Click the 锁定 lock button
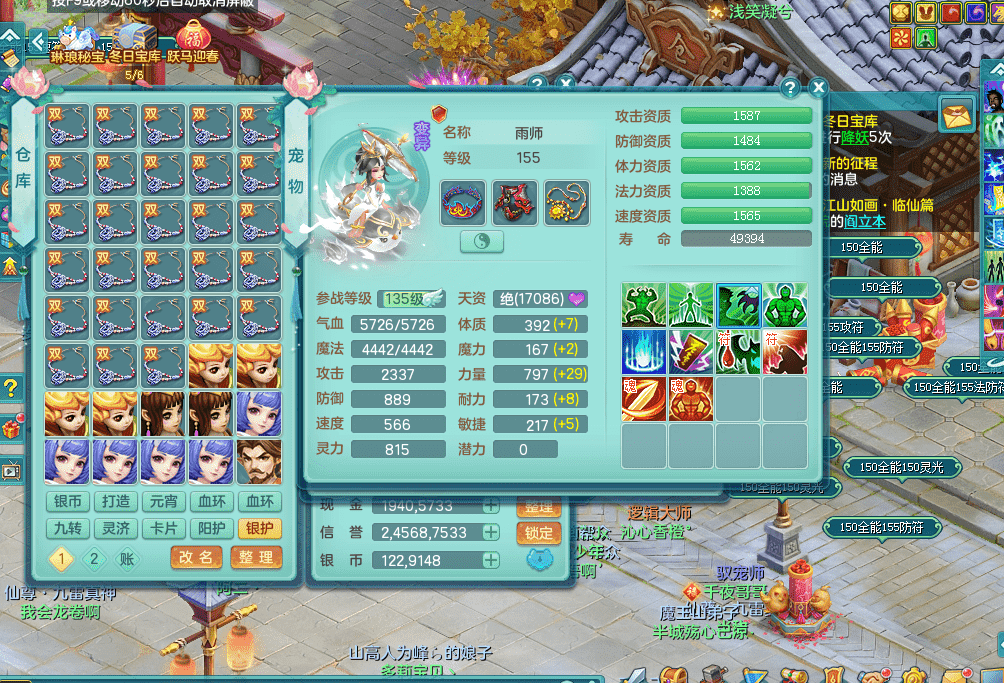The image size is (1004, 683). [x=538, y=534]
